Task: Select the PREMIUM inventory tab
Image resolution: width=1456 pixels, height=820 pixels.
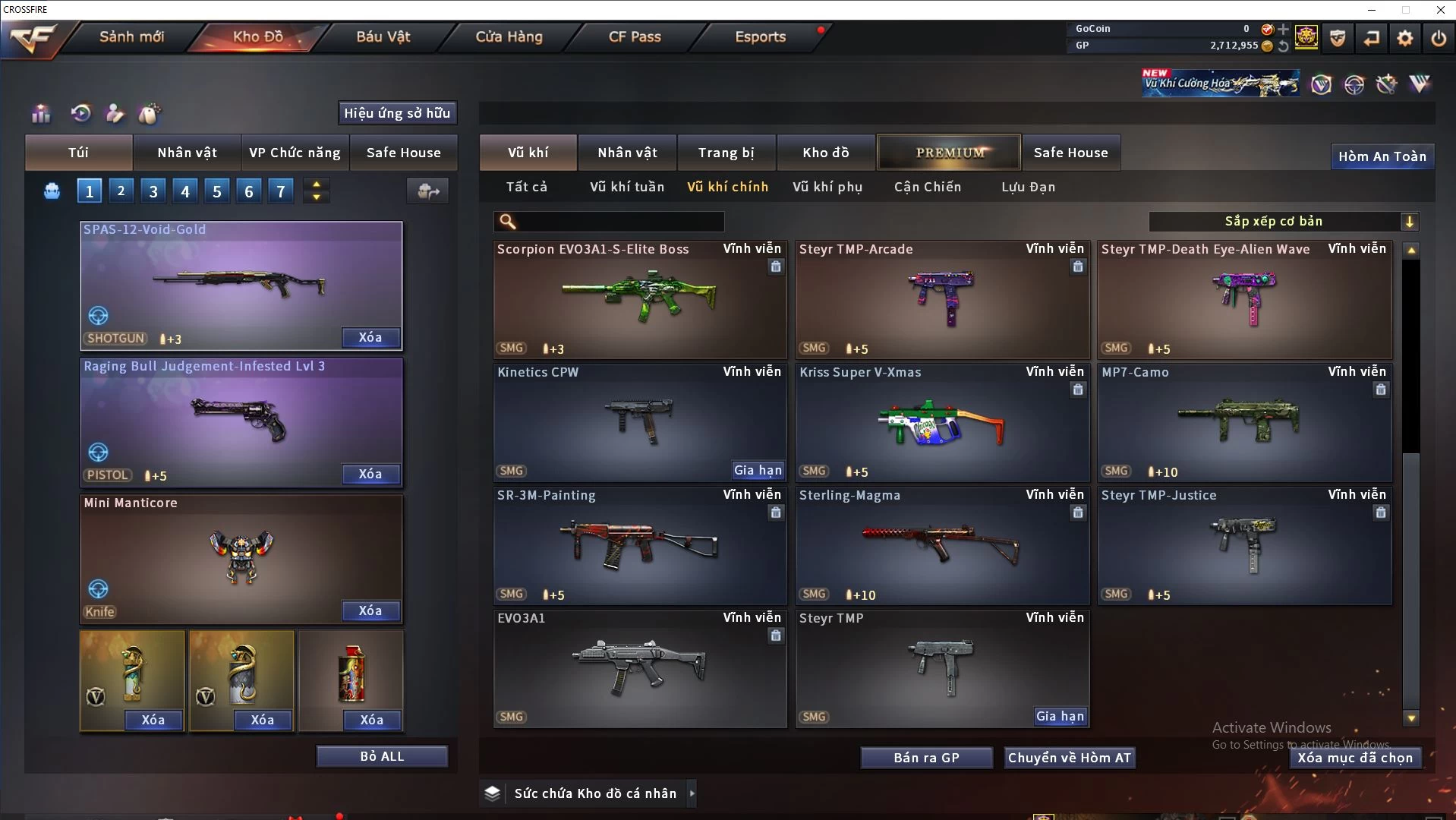Action: (x=950, y=153)
